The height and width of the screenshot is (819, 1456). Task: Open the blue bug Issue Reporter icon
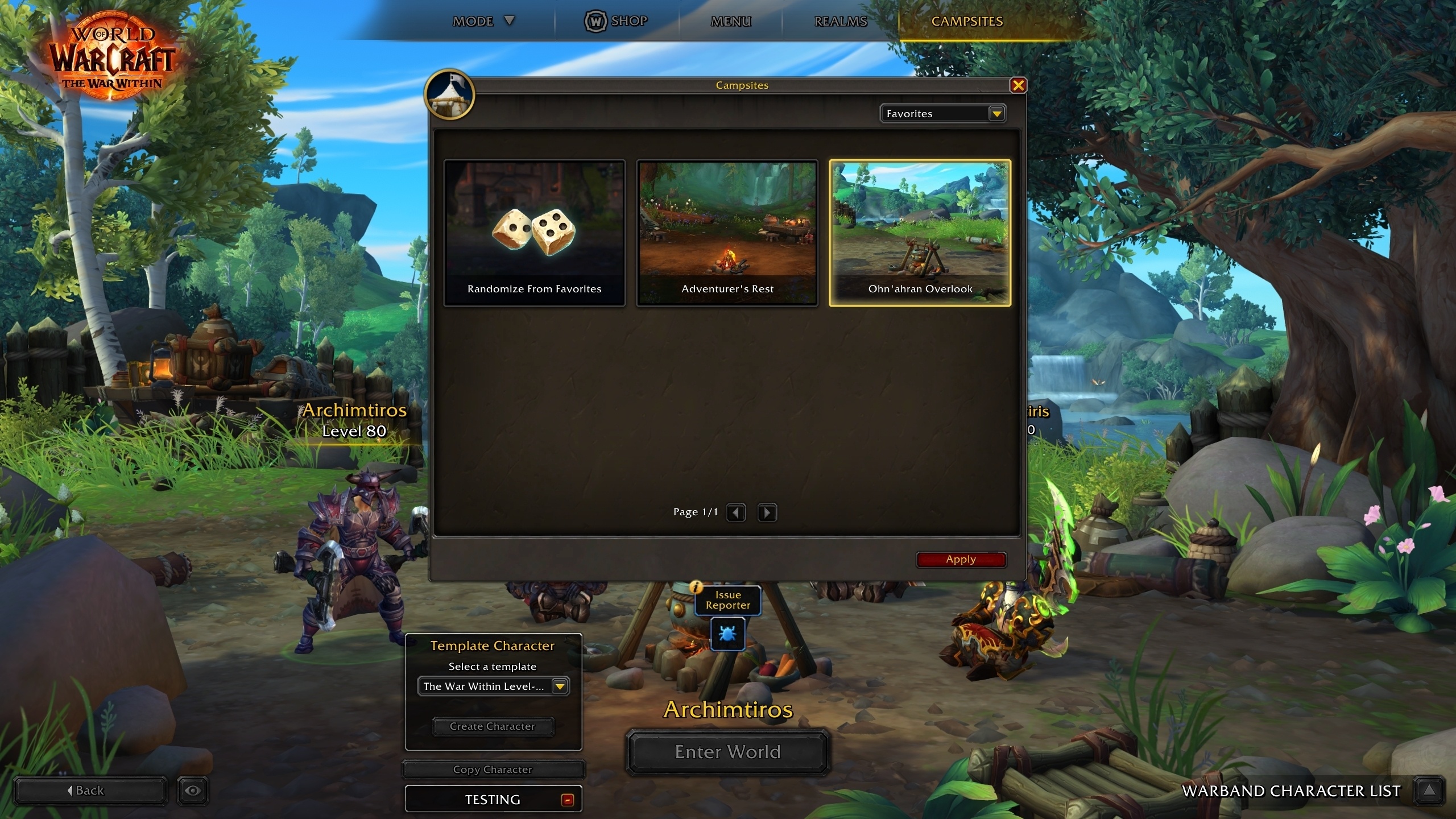[x=727, y=634]
